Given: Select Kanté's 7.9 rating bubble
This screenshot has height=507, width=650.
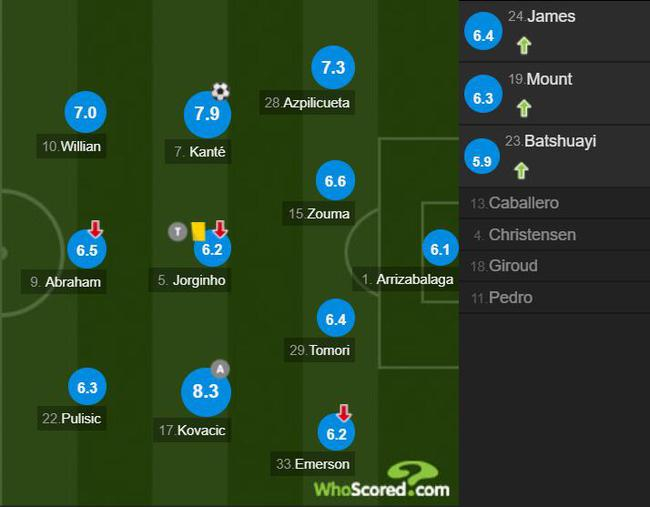Looking at the screenshot, I should 207,115.
